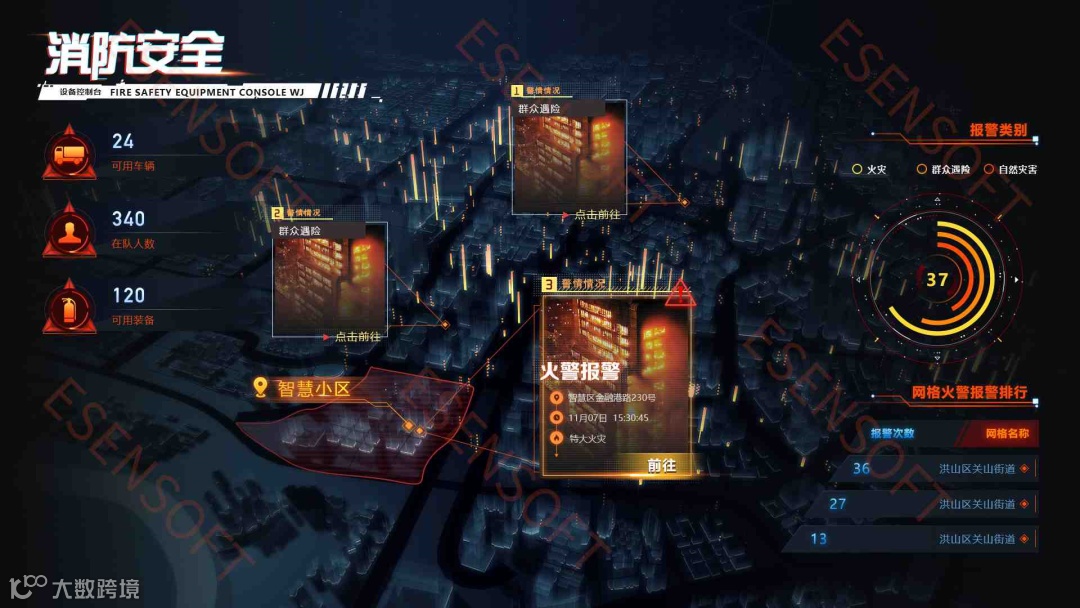Click the warning triangle on the fire alarm card

point(682,294)
